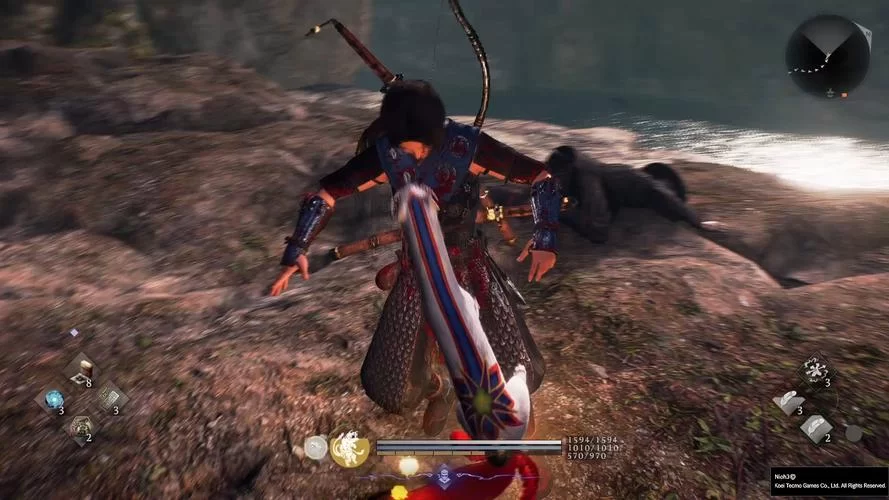Use the paper talisman item slot
Screen dimensions: 889x500
tap(109, 398)
